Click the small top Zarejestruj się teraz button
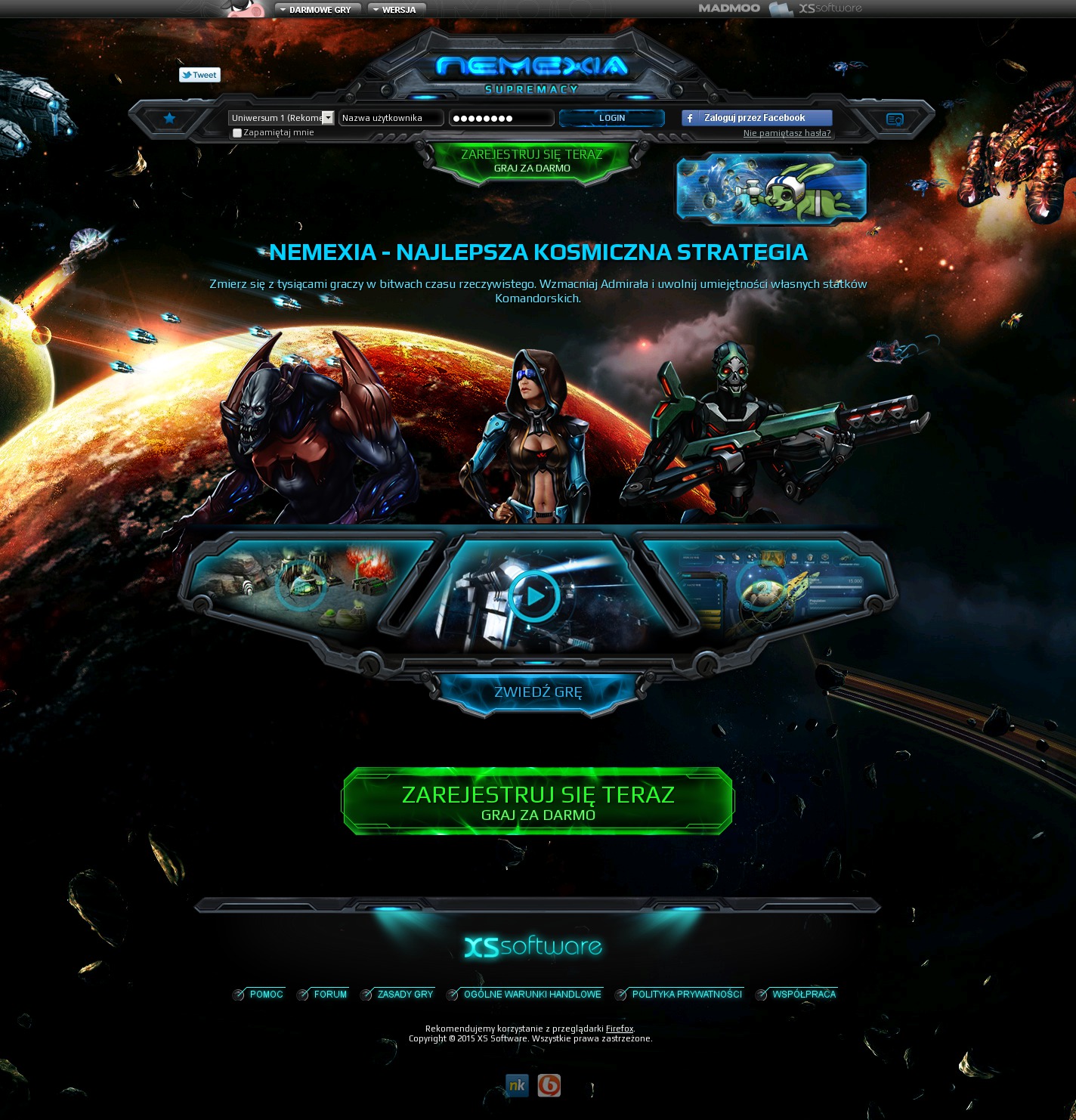1076x1120 pixels. click(x=532, y=160)
